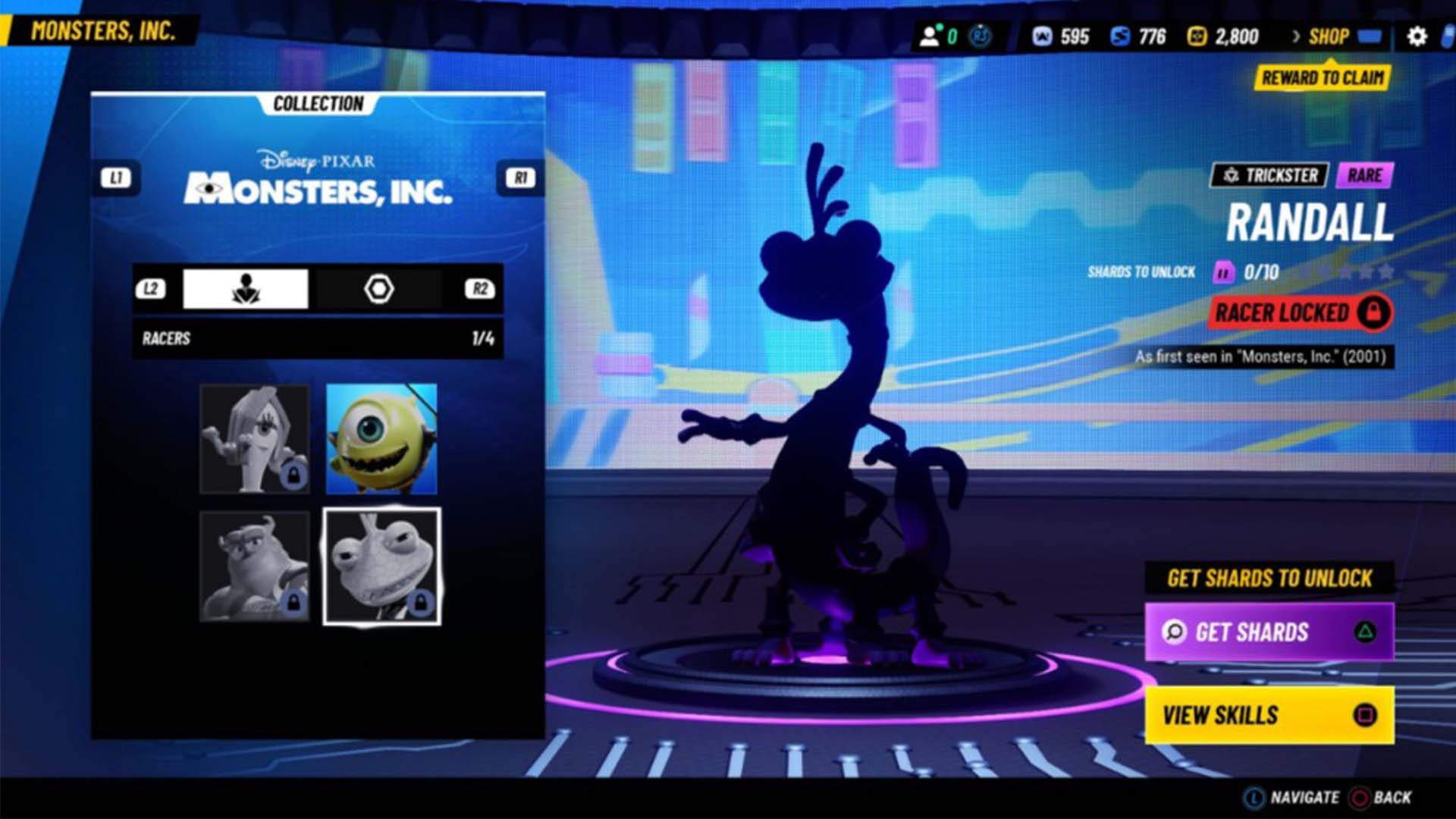The height and width of the screenshot is (819, 1456).
Task: Click the gold coin icon showing 2,800
Action: [1198, 36]
